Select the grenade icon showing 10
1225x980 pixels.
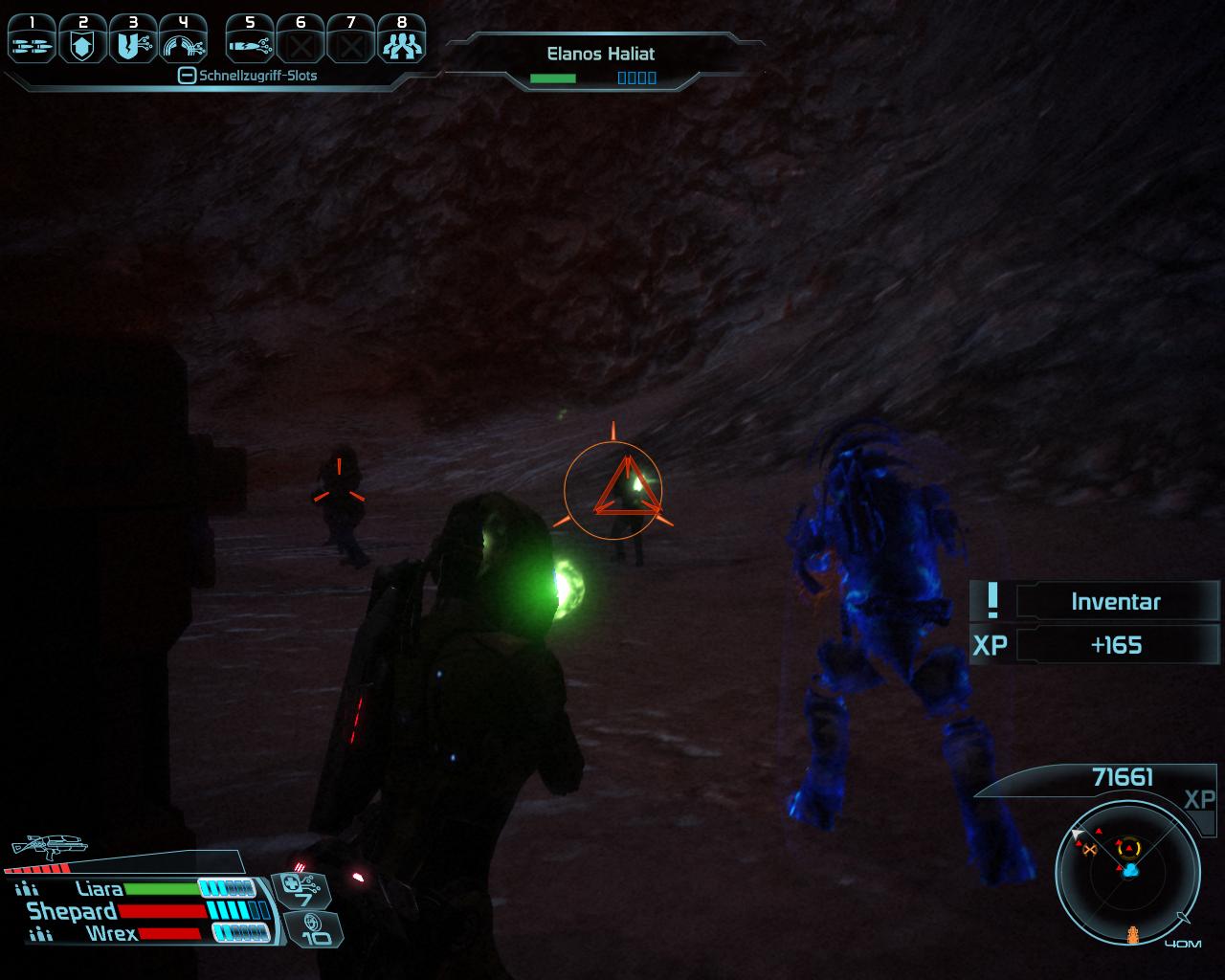314,929
